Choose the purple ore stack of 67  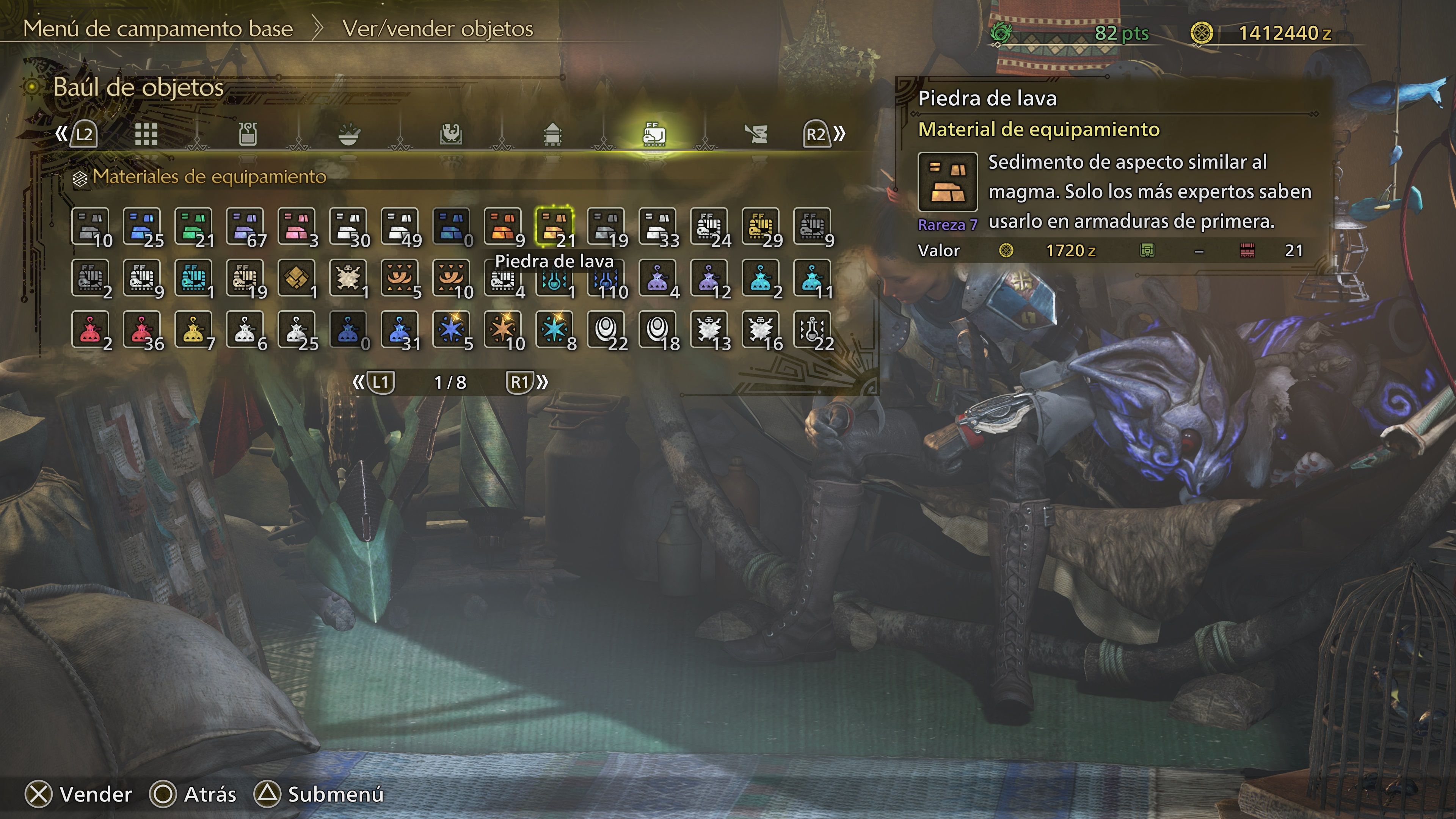tap(245, 226)
